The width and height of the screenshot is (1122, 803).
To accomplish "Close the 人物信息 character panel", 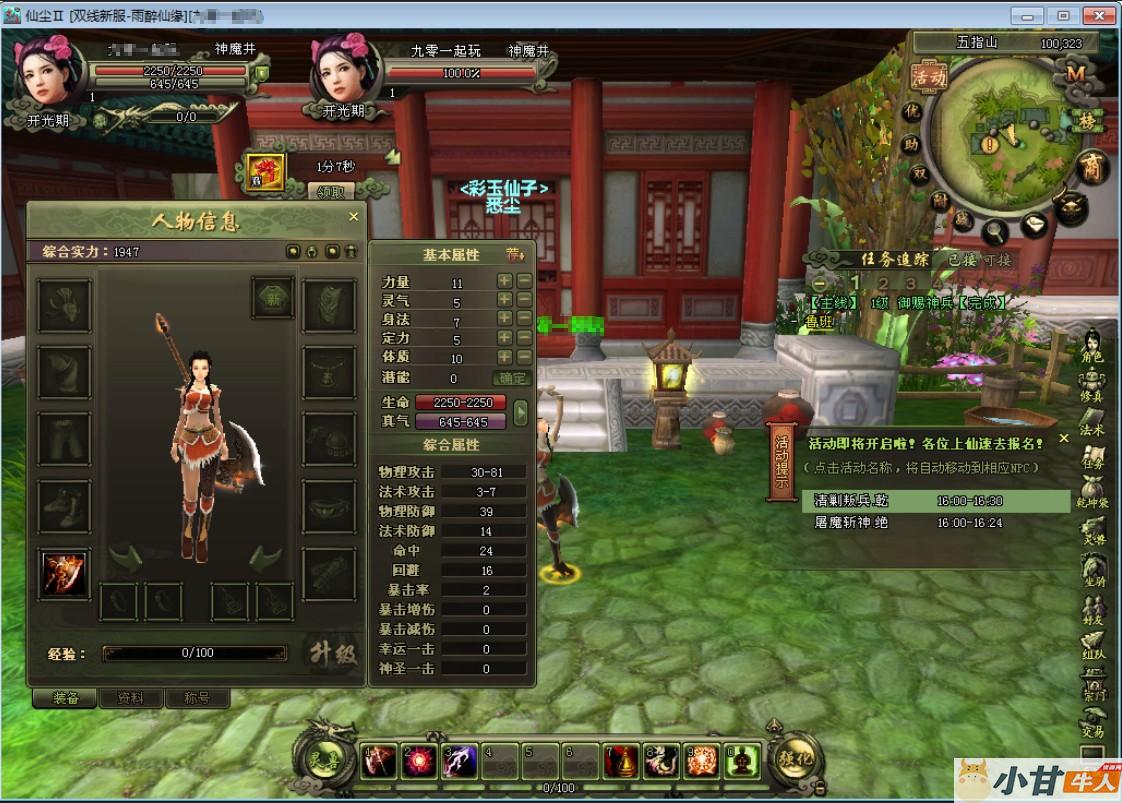I will (353, 216).
